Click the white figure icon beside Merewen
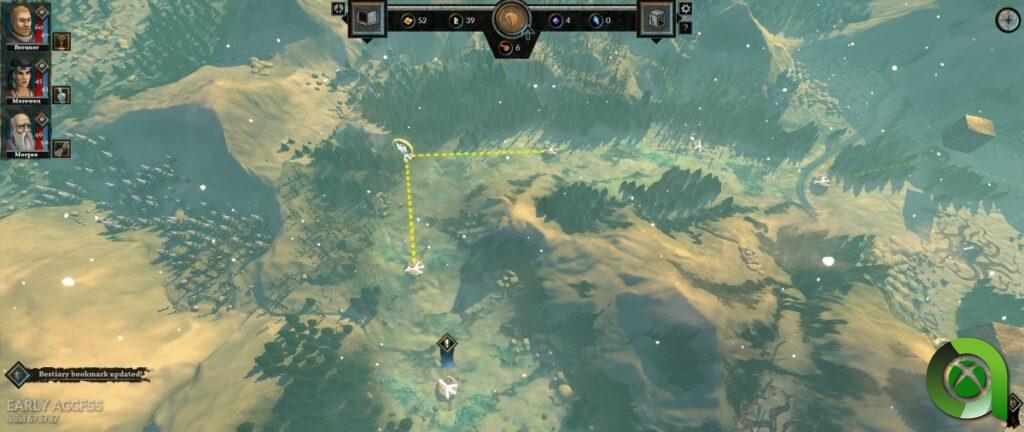Viewport: 1024px width, 432px height. 60,95
